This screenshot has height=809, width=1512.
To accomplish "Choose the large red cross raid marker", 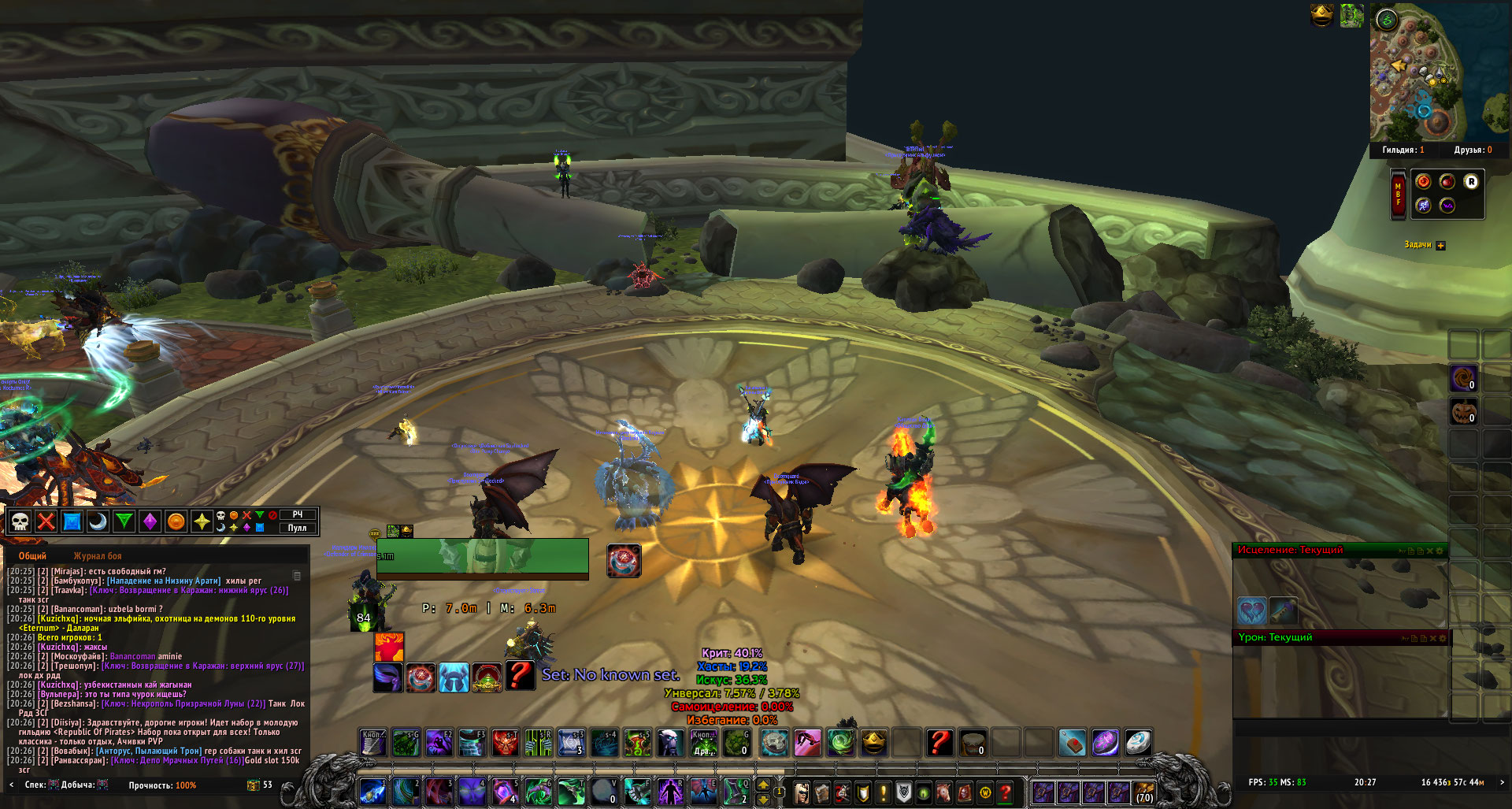I will click(x=46, y=521).
